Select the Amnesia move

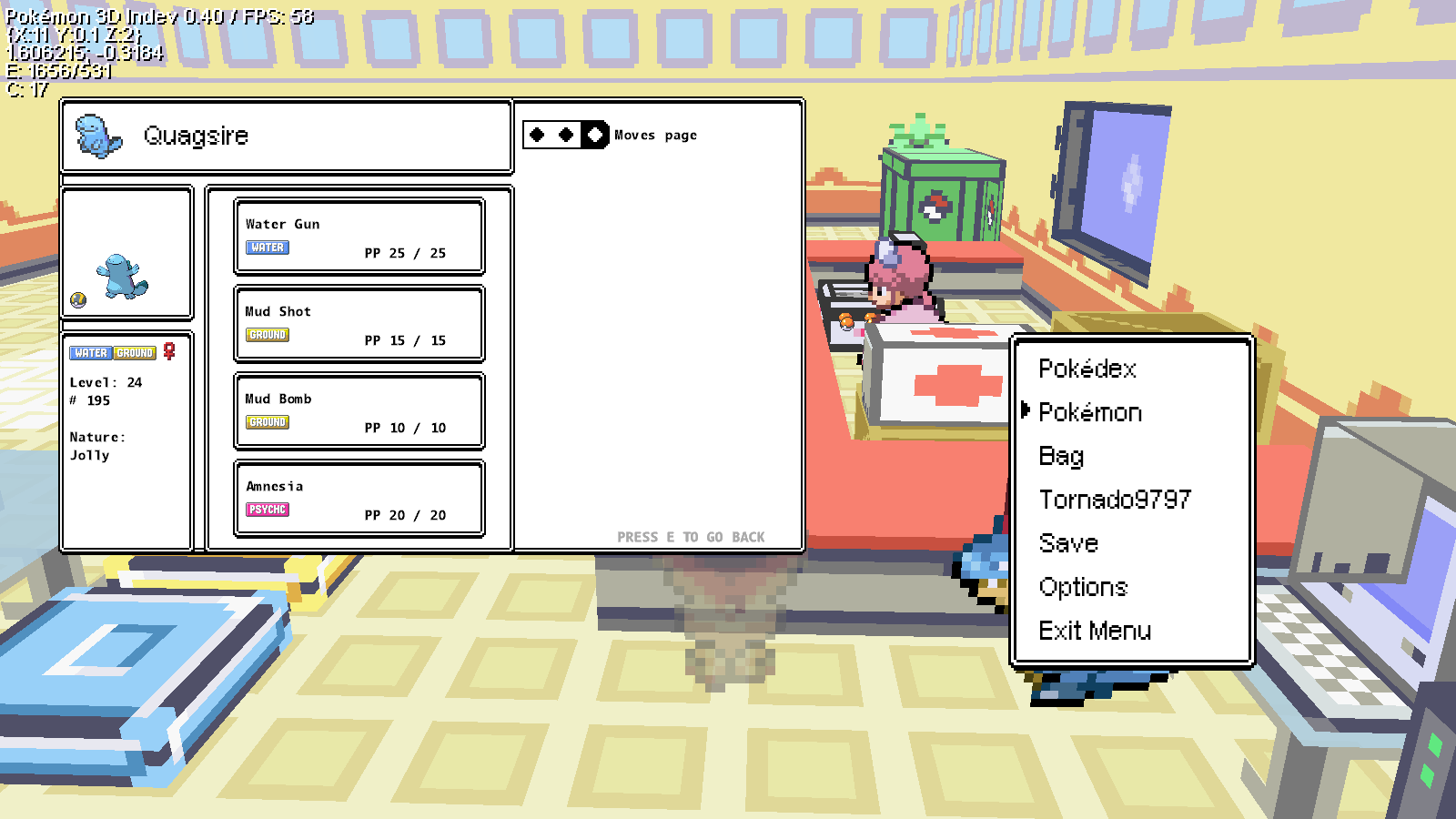[x=359, y=499]
